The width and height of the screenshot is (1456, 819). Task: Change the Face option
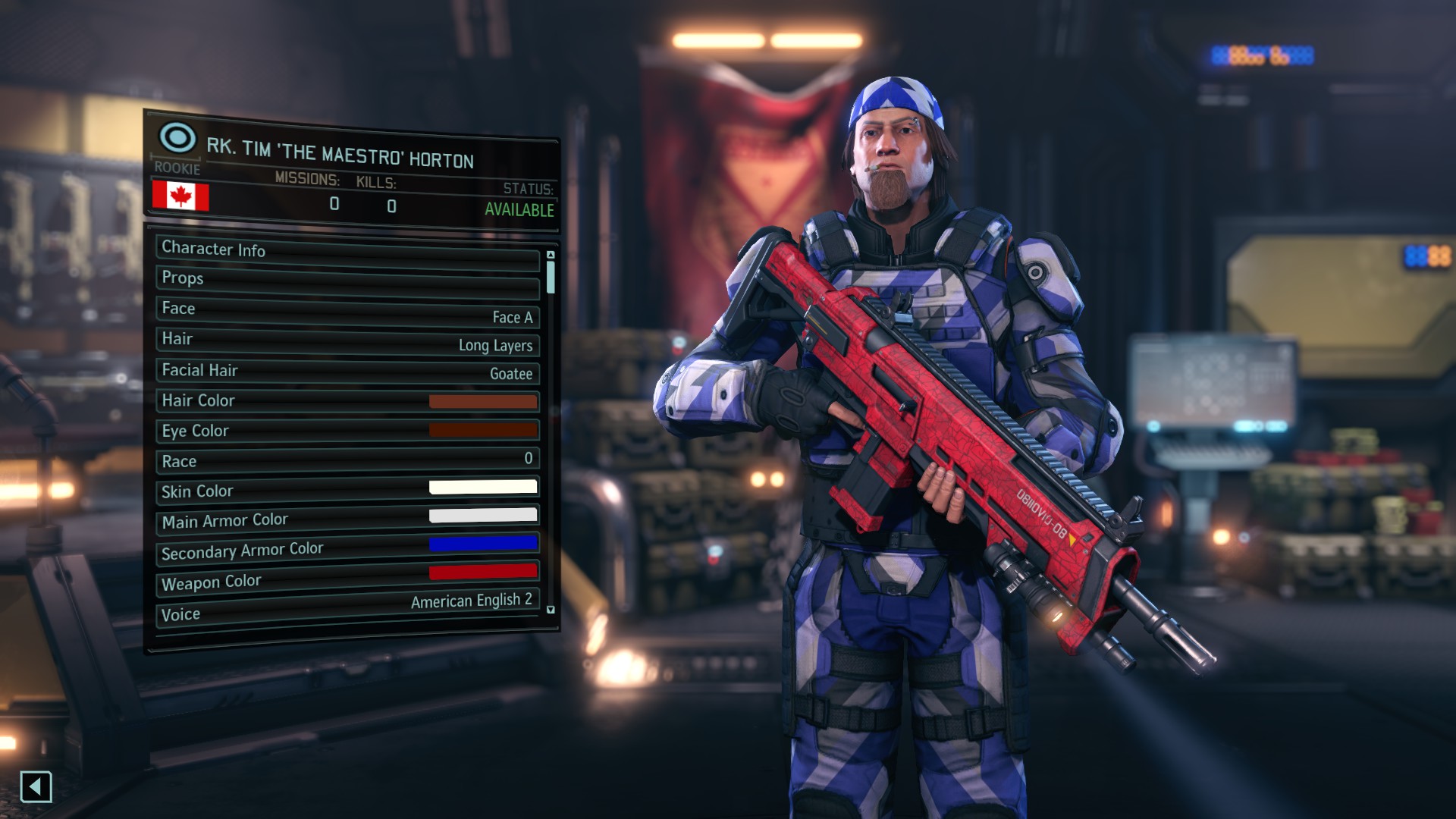347,312
